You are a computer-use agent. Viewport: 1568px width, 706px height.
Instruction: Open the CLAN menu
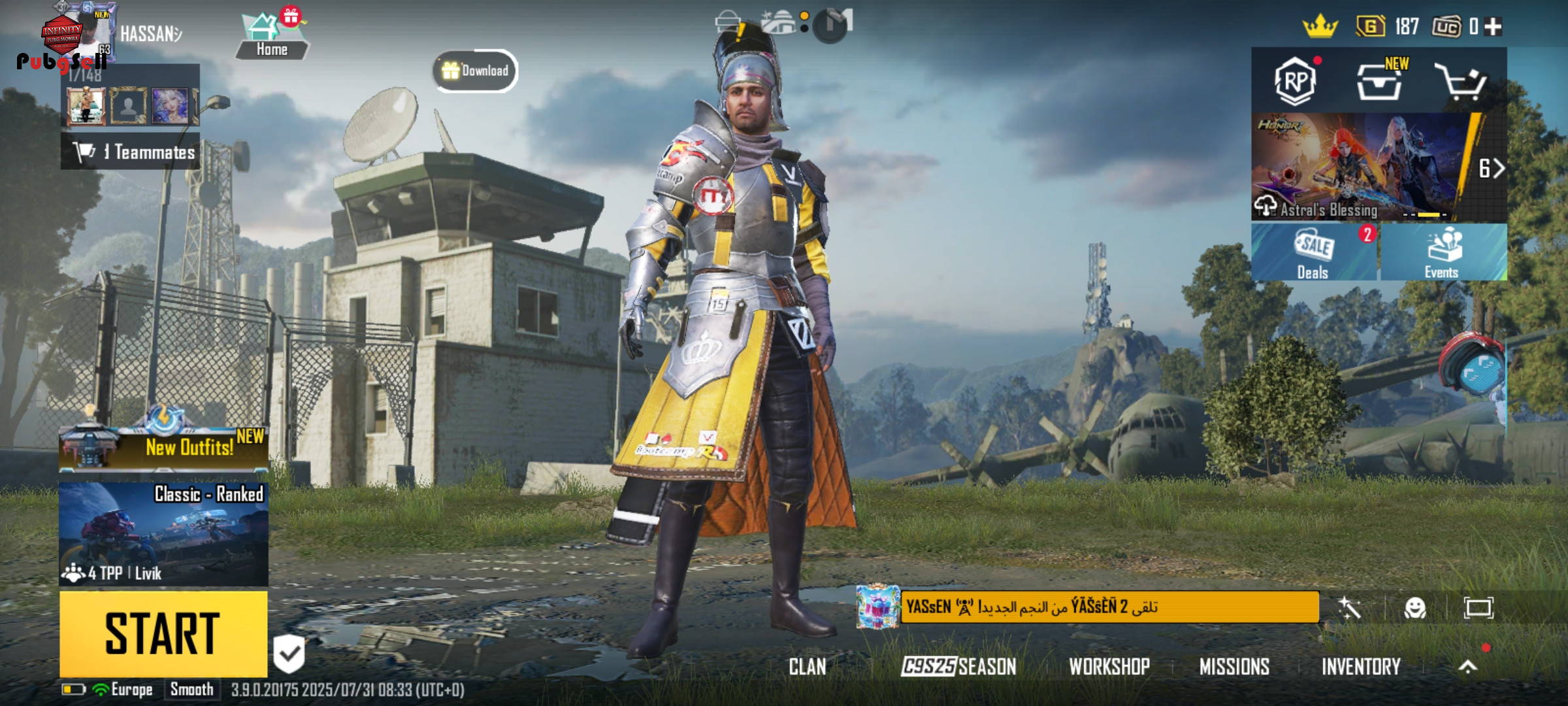tap(808, 667)
